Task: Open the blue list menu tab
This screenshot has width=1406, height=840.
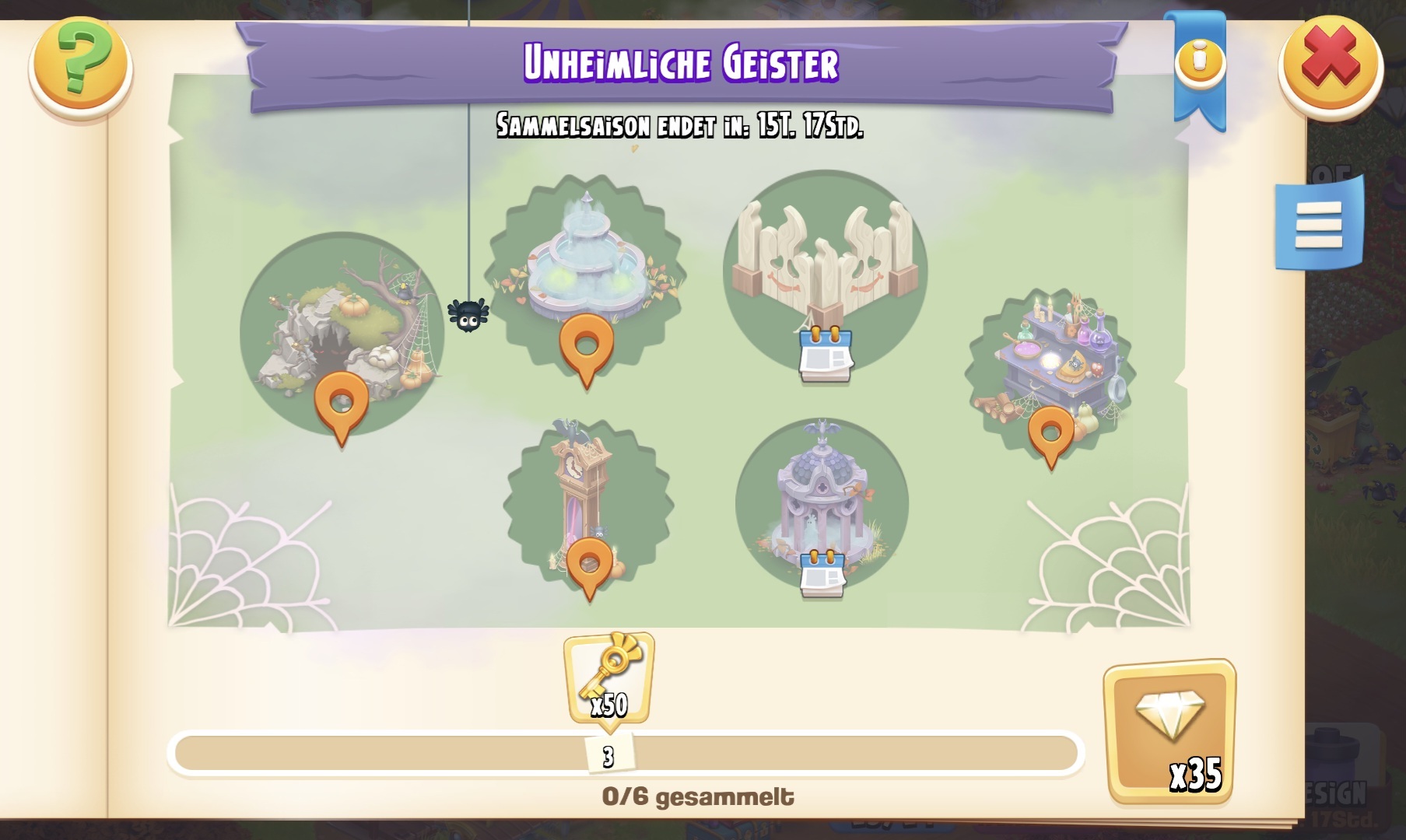Action: pos(1318,224)
